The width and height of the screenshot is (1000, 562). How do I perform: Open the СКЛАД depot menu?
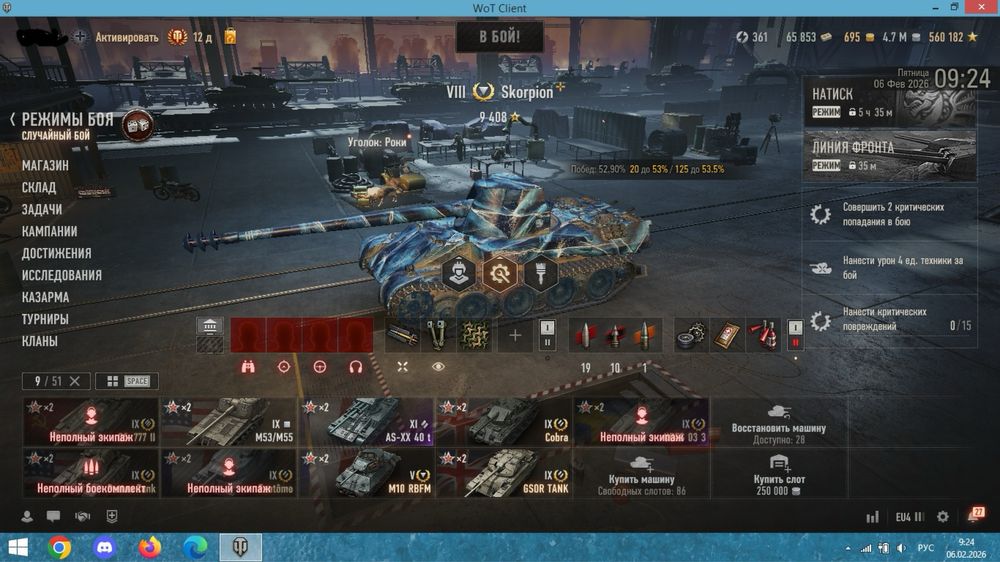click(x=39, y=187)
